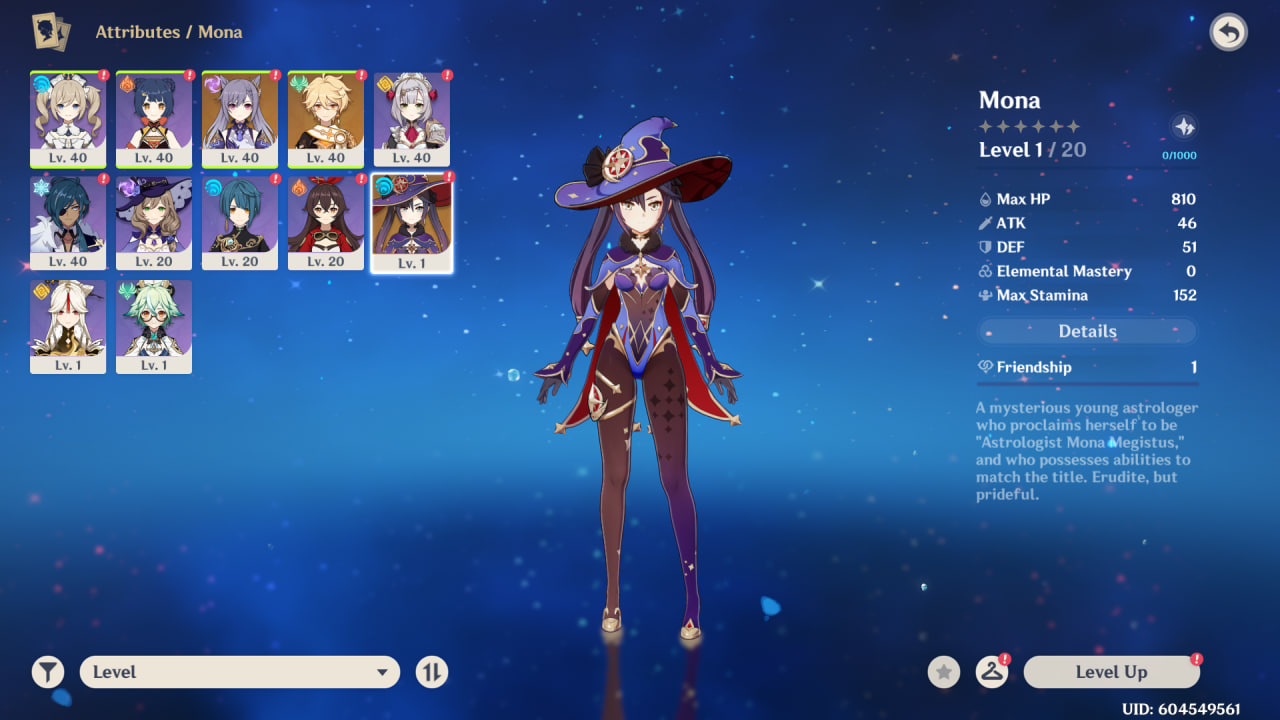This screenshot has width=1280, height=720.
Task: Return using the back arrow button
Action: tap(1229, 33)
